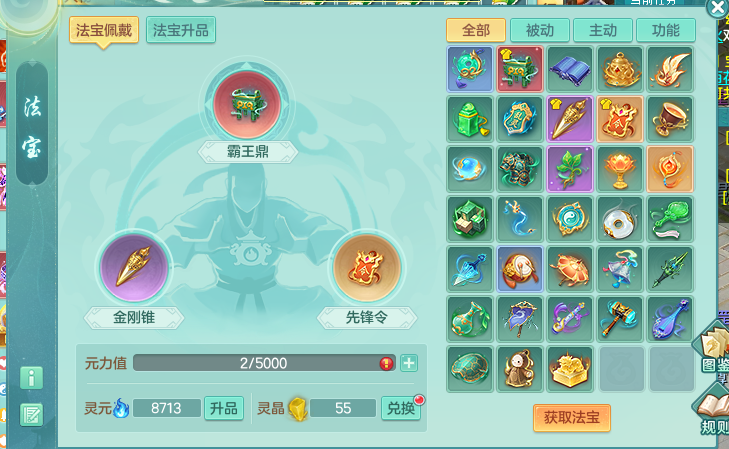Filter treasures by 主动
Screen dimensions: 729x449
603,30
